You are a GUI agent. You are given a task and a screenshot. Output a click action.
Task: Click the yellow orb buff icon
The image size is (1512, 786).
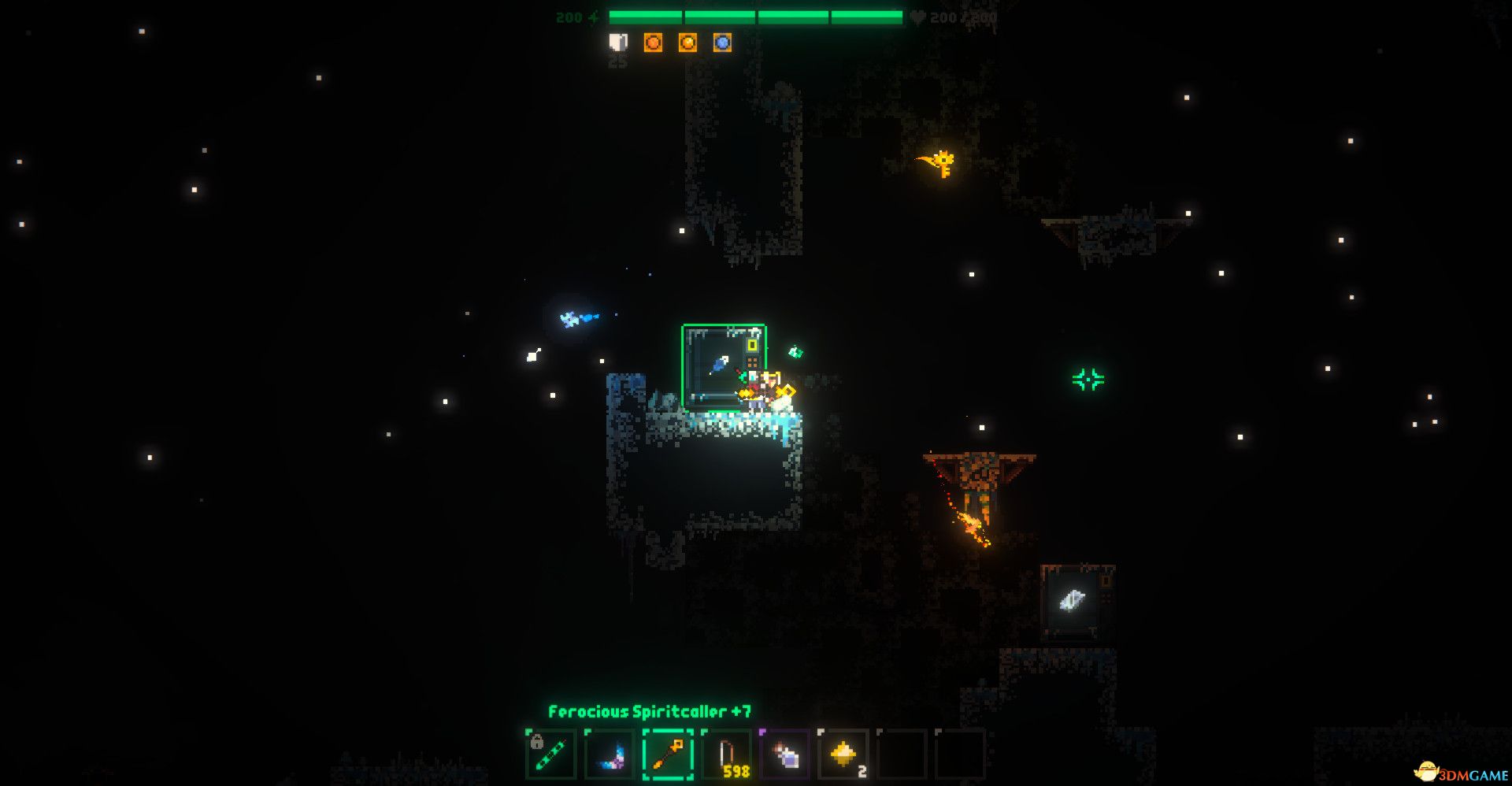pyautogui.click(x=687, y=43)
